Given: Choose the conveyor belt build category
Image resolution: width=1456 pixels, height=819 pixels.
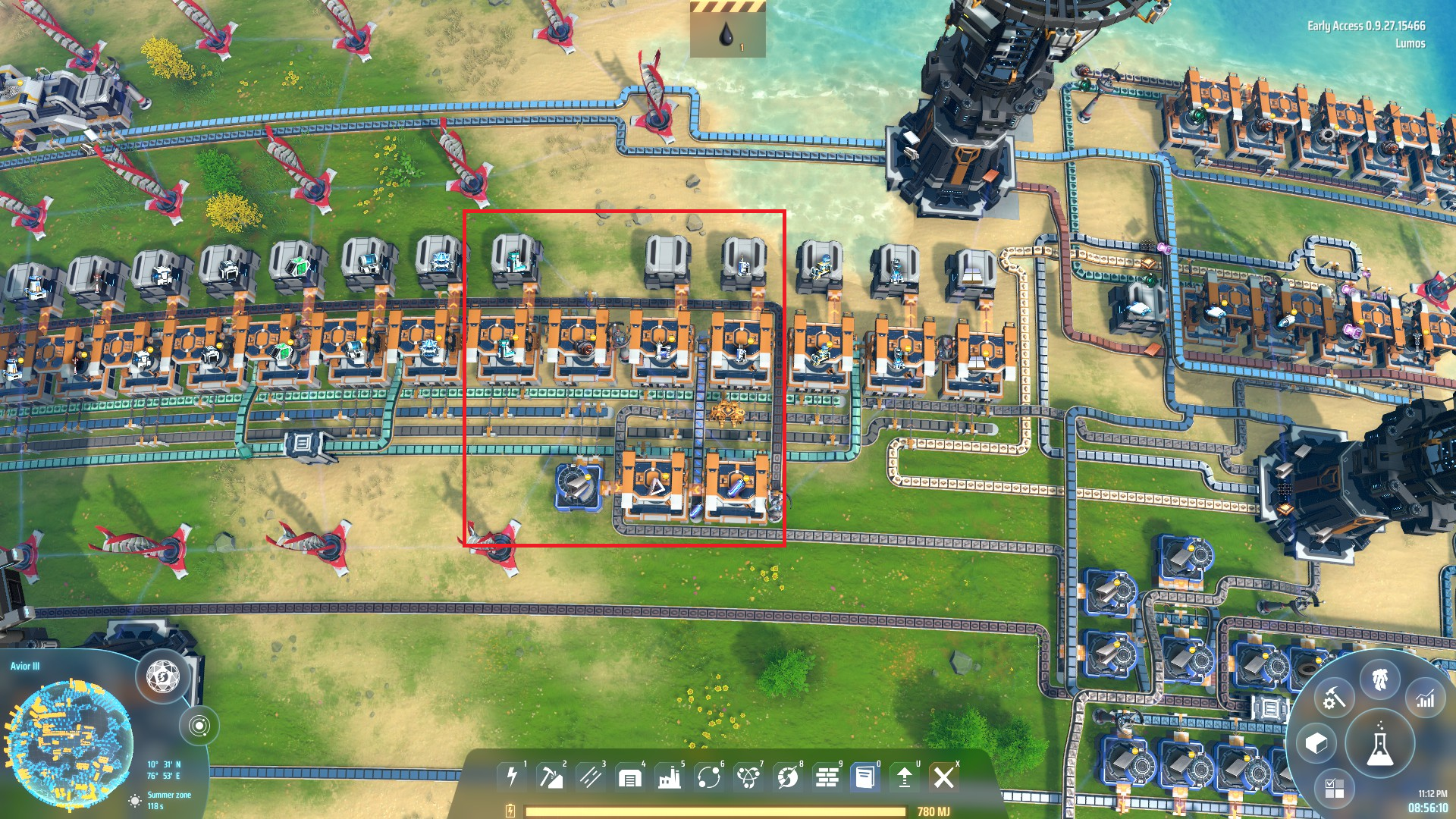Looking at the screenshot, I should pyautogui.click(x=591, y=777).
